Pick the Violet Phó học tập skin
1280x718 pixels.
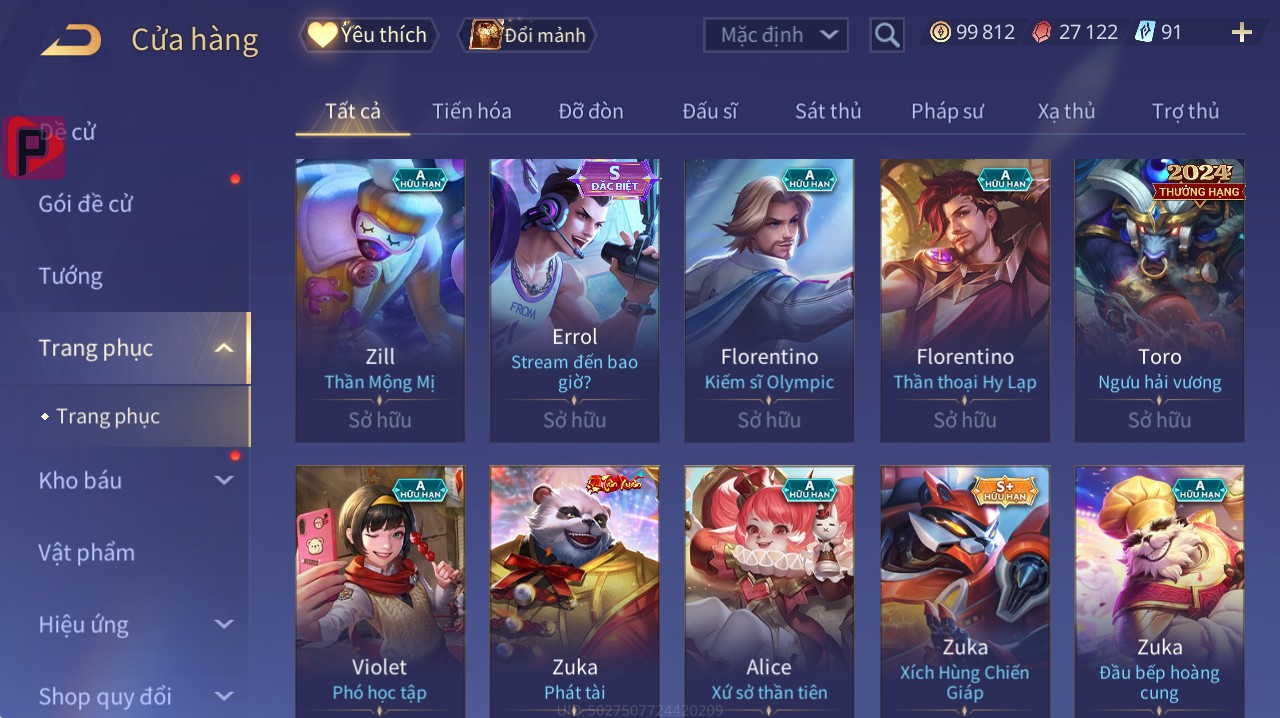pos(380,590)
